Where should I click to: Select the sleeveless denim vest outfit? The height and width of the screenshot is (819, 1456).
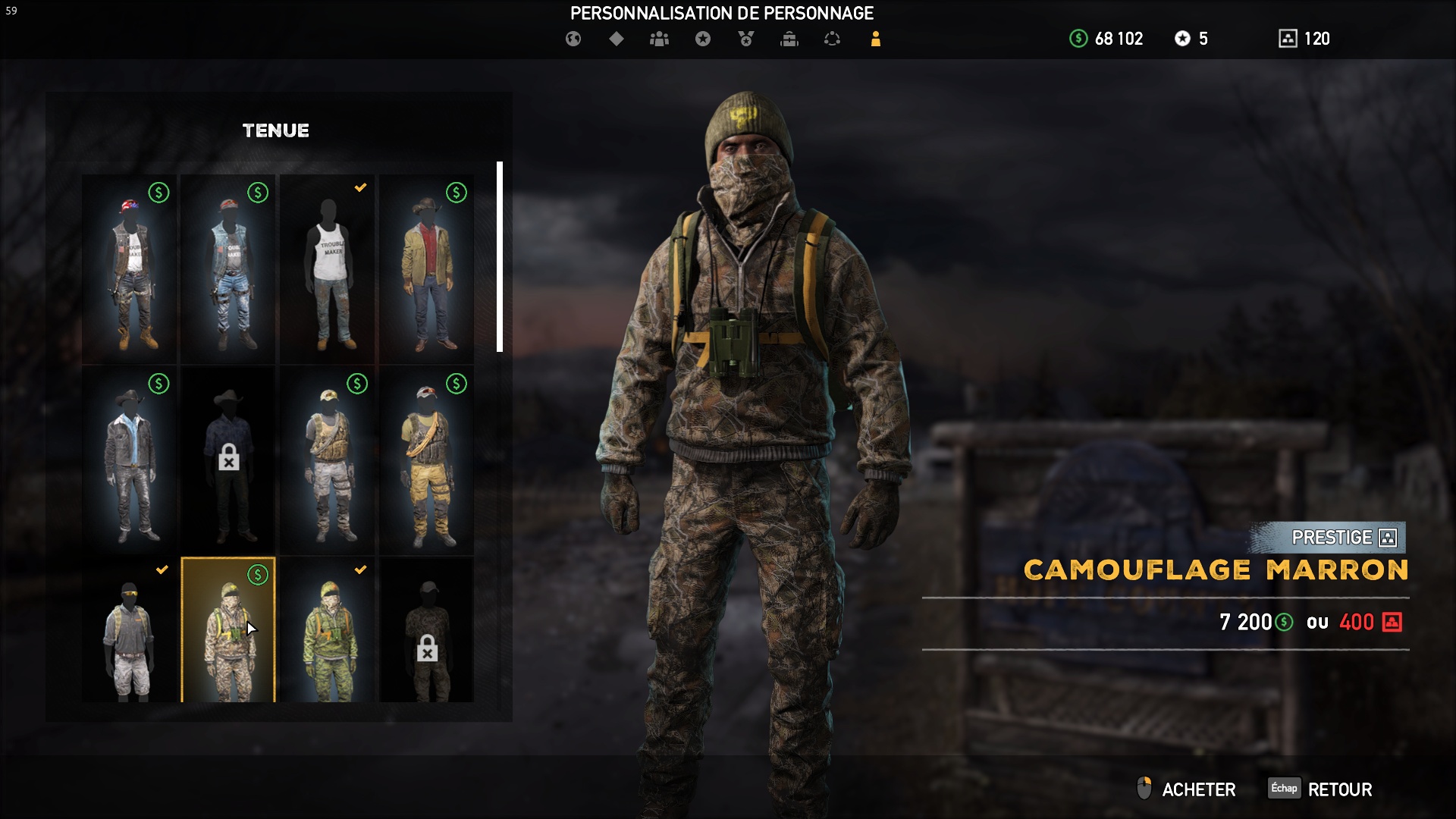pos(228,269)
